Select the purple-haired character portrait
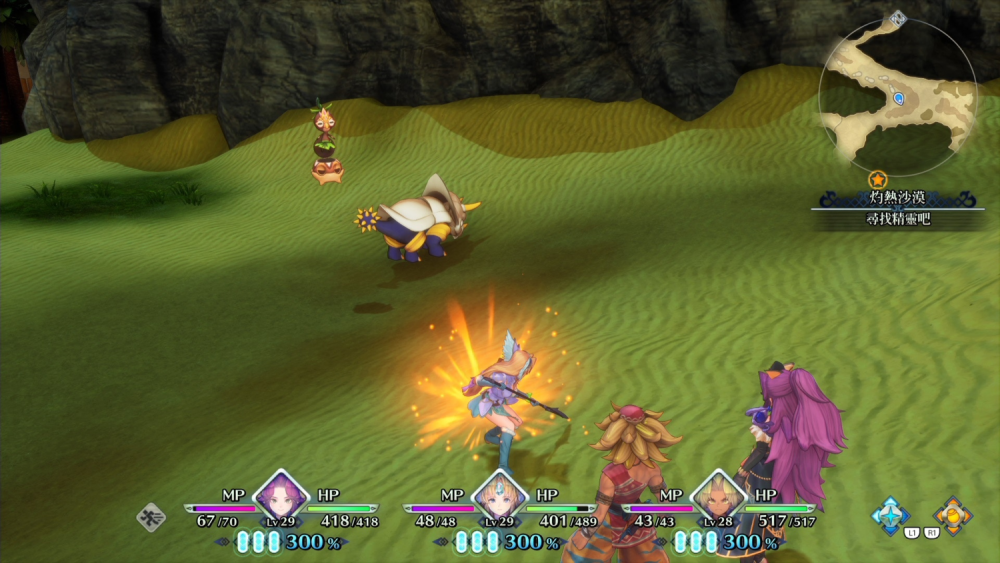This screenshot has width=1000, height=563. pos(279,494)
